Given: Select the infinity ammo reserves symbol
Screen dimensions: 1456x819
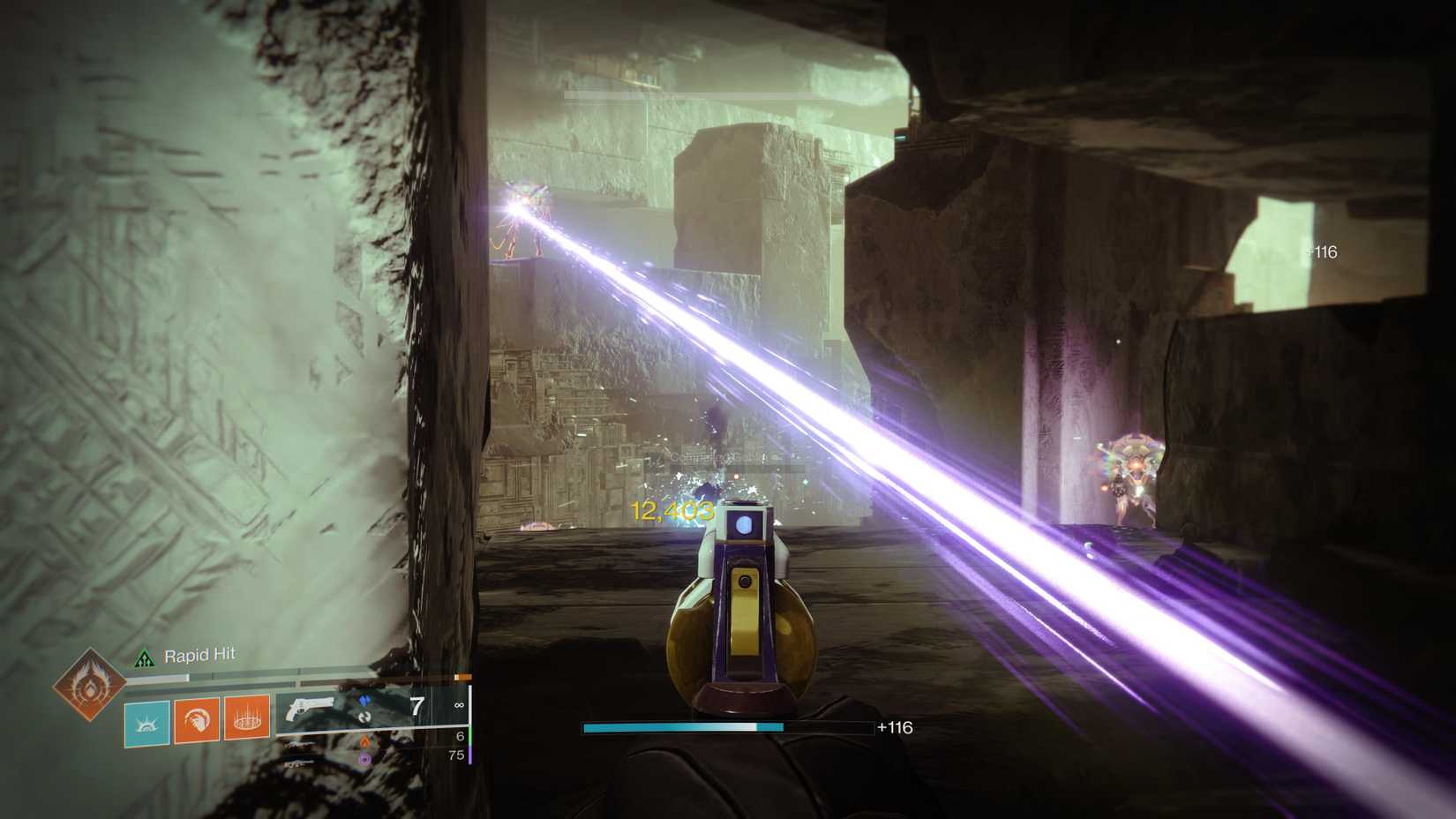Looking at the screenshot, I should [460, 704].
